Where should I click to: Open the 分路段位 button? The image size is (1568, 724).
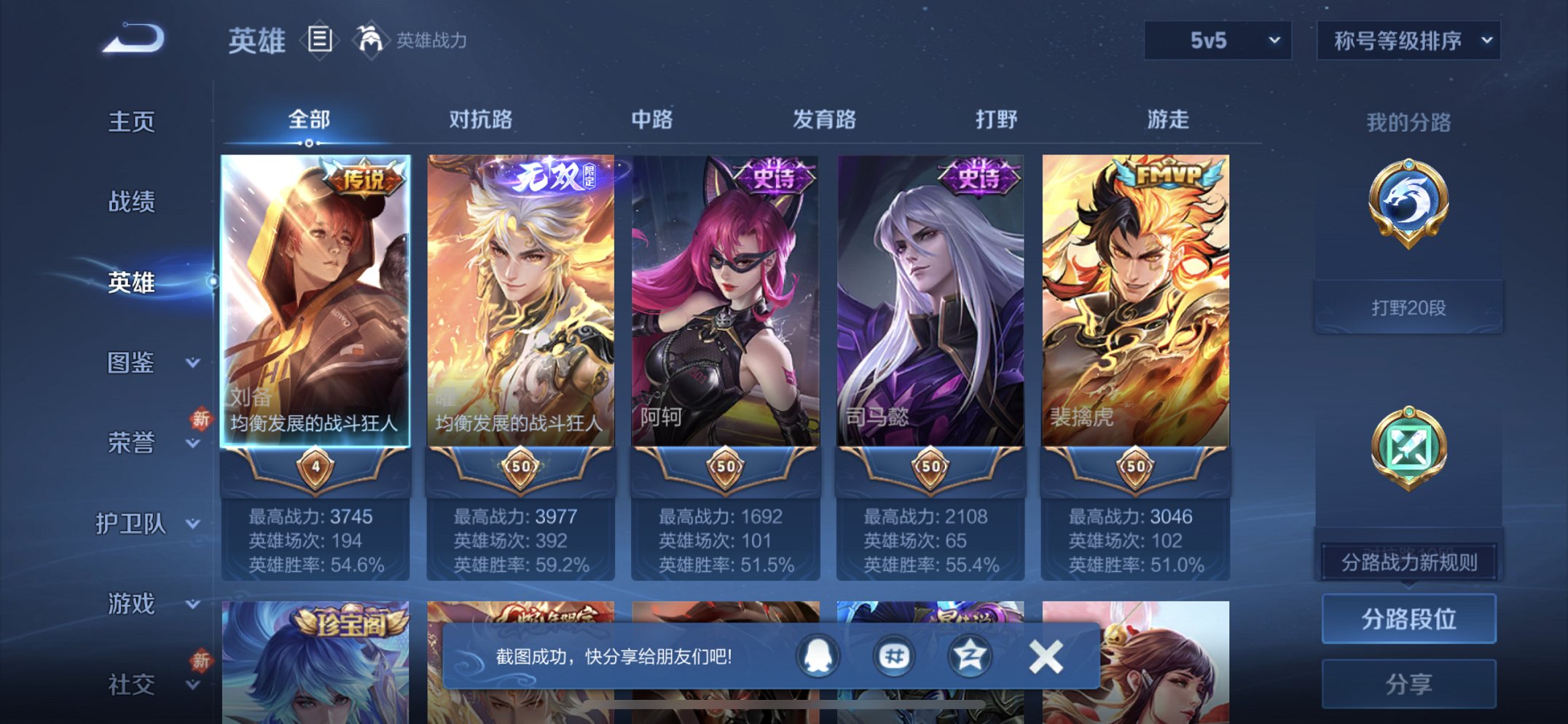pos(1408,619)
